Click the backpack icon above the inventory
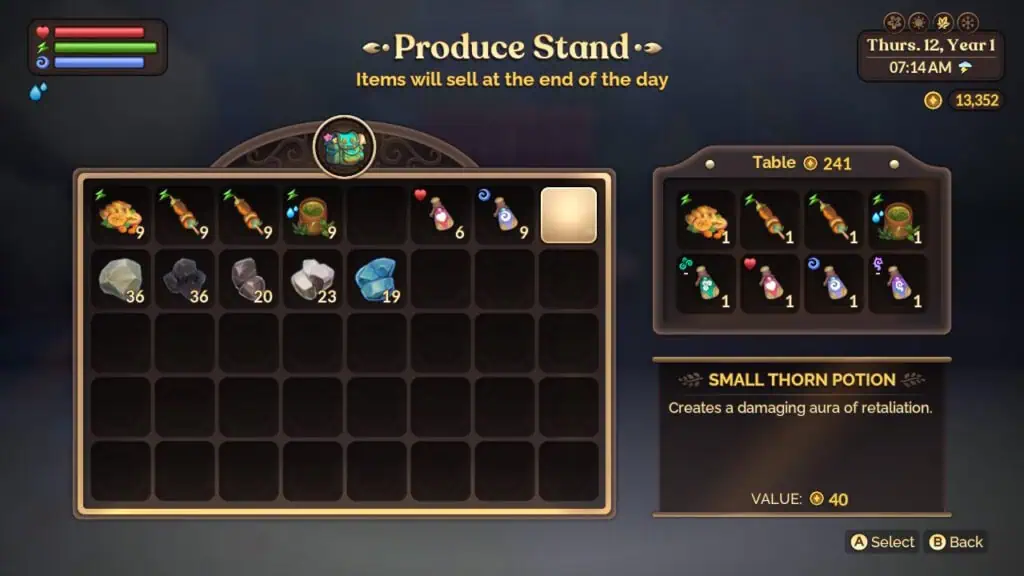 point(344,147)
